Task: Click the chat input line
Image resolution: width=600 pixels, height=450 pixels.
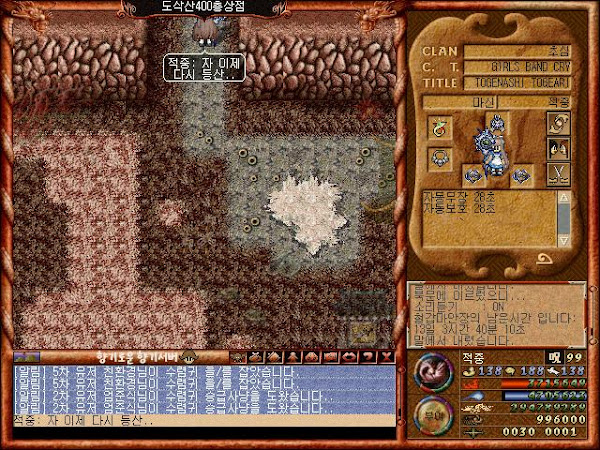Action: pyautogui.click(x=200, y=420)
